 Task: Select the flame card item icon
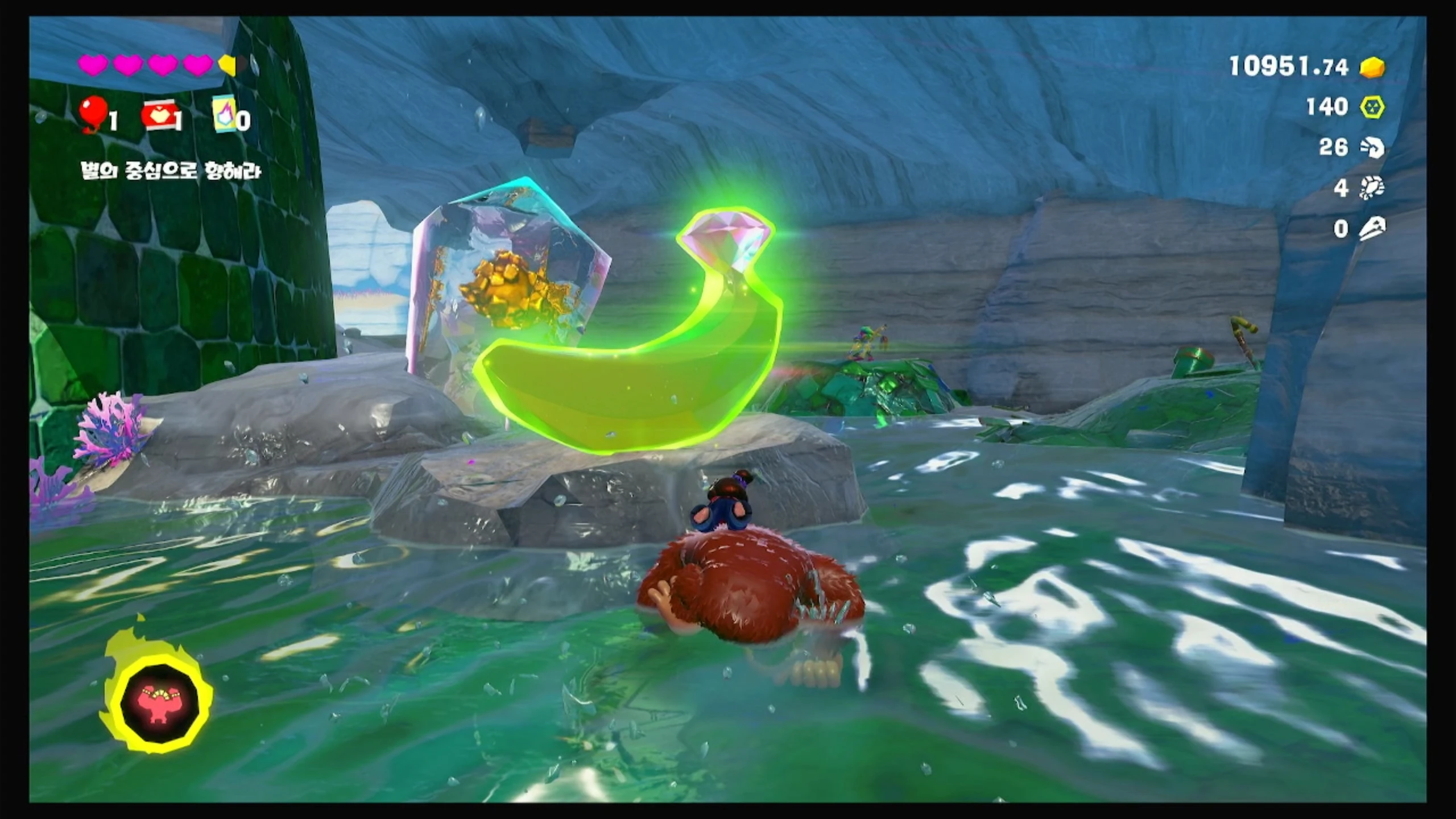point(224,114)
